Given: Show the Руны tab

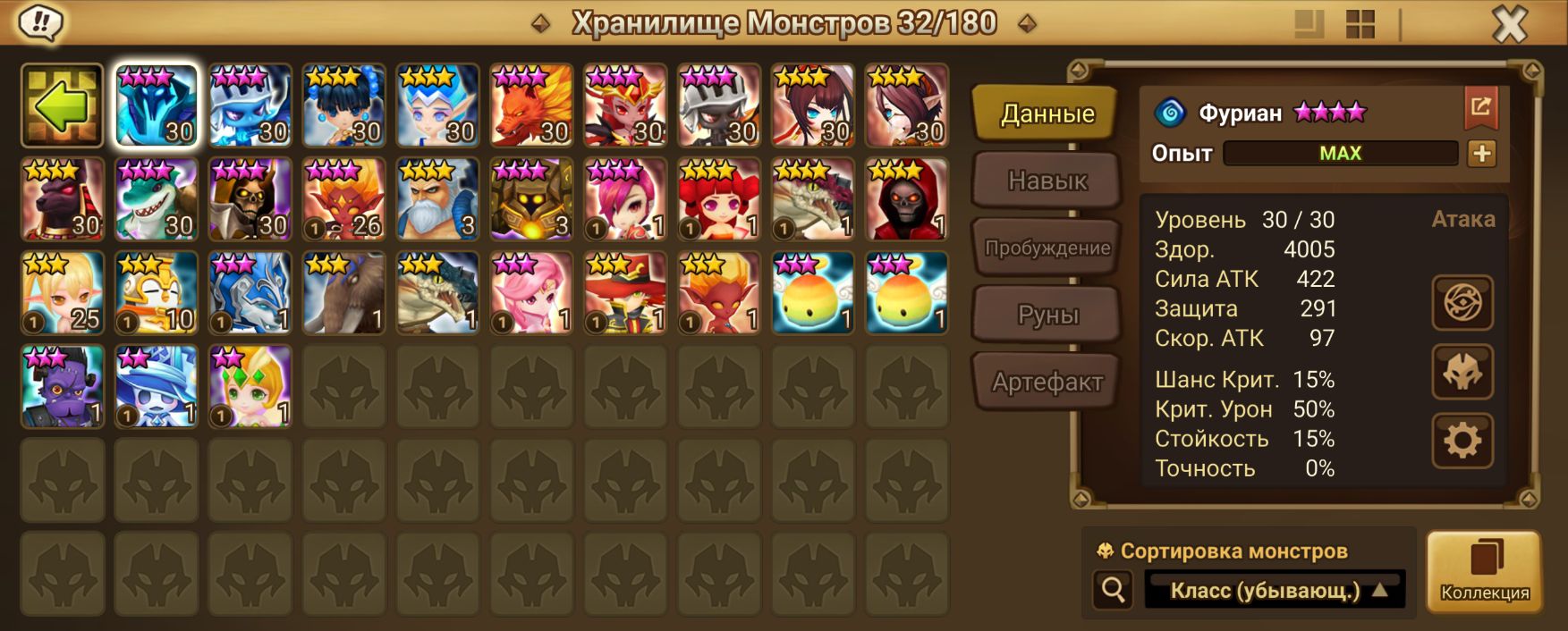Looking at the screenshot, I should pyautogui.click(x=1047, y=315).
